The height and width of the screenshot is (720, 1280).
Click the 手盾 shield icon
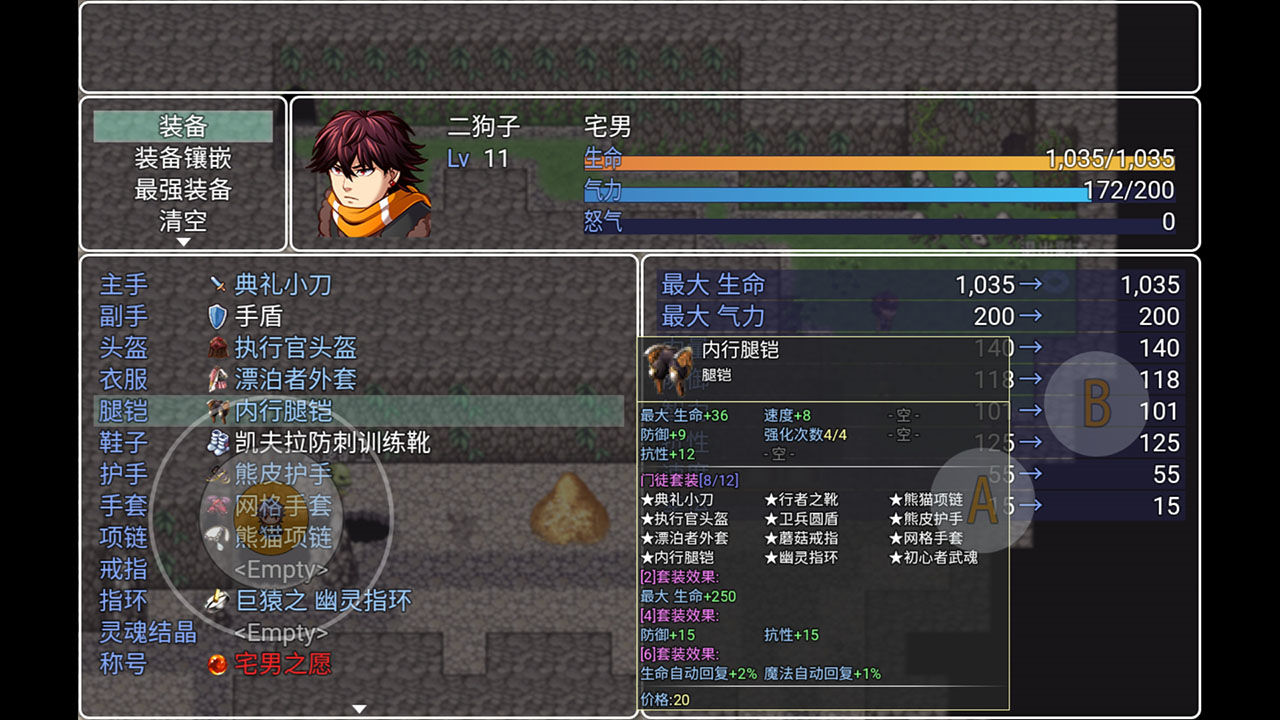point(216,314)
